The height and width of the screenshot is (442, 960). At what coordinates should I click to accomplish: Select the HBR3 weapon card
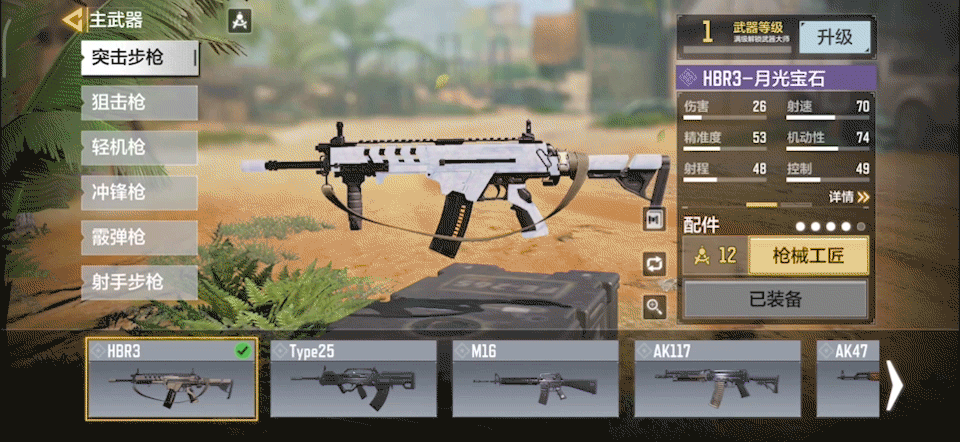[x=171, y=379]
